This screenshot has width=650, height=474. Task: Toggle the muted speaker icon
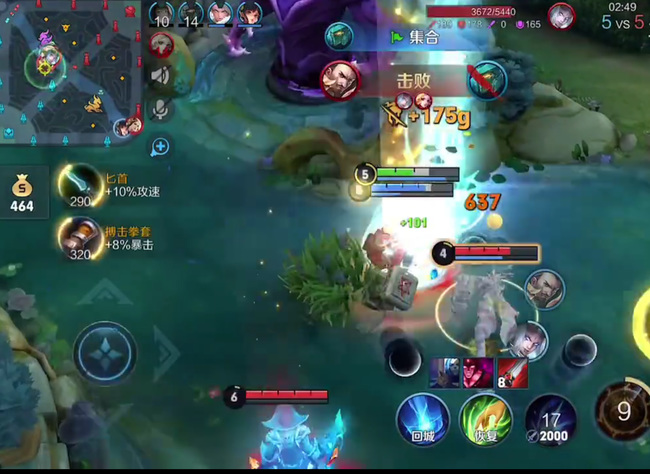pyautogui.click(x=160, y=74)
